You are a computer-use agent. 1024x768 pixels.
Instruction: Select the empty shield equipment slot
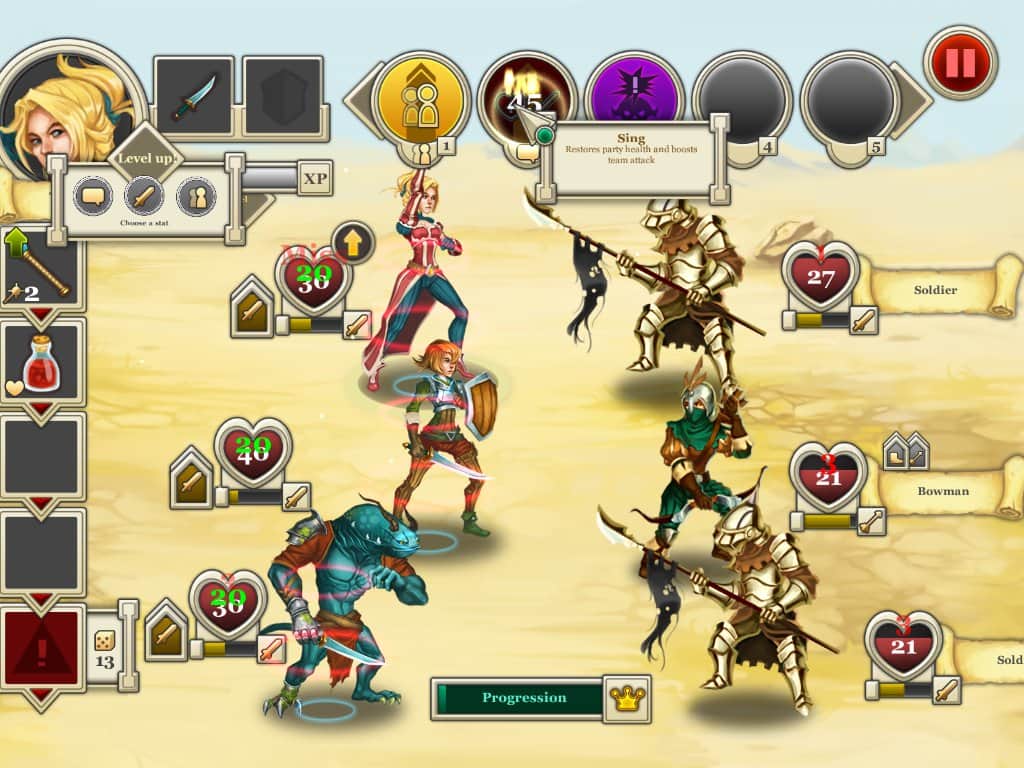[x=283, y=97]
